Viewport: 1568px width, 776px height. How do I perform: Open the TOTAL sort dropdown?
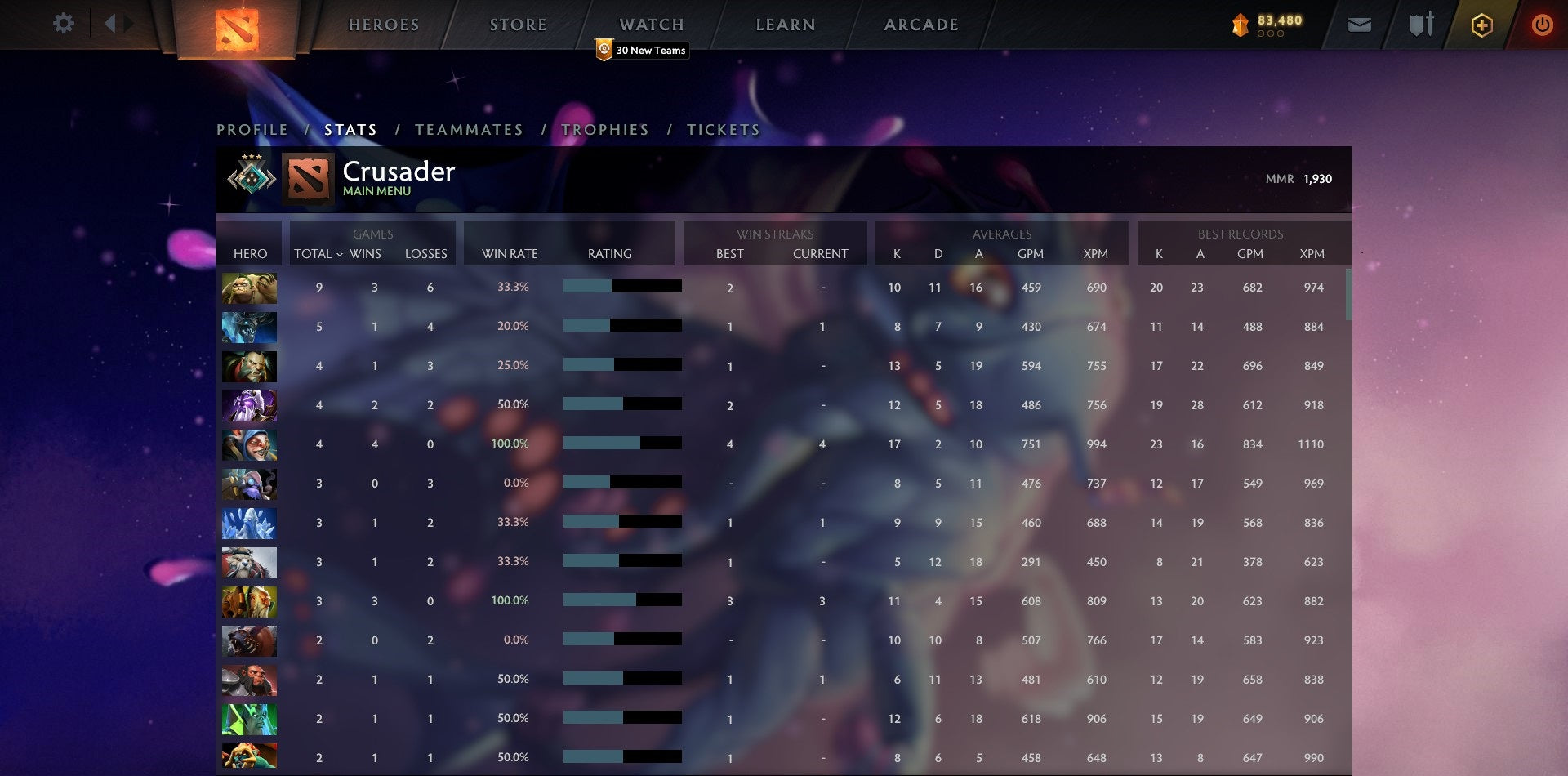(318, 254)
